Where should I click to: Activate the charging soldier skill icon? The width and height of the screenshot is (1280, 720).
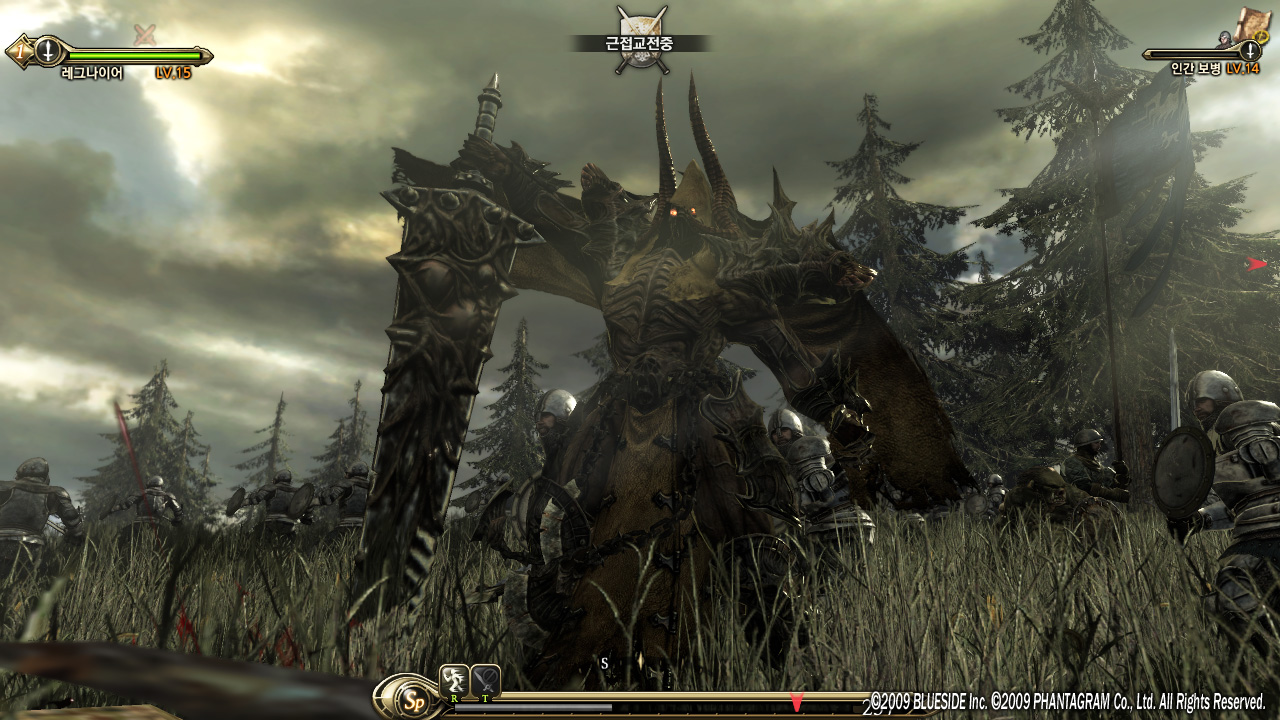[454, 680]
